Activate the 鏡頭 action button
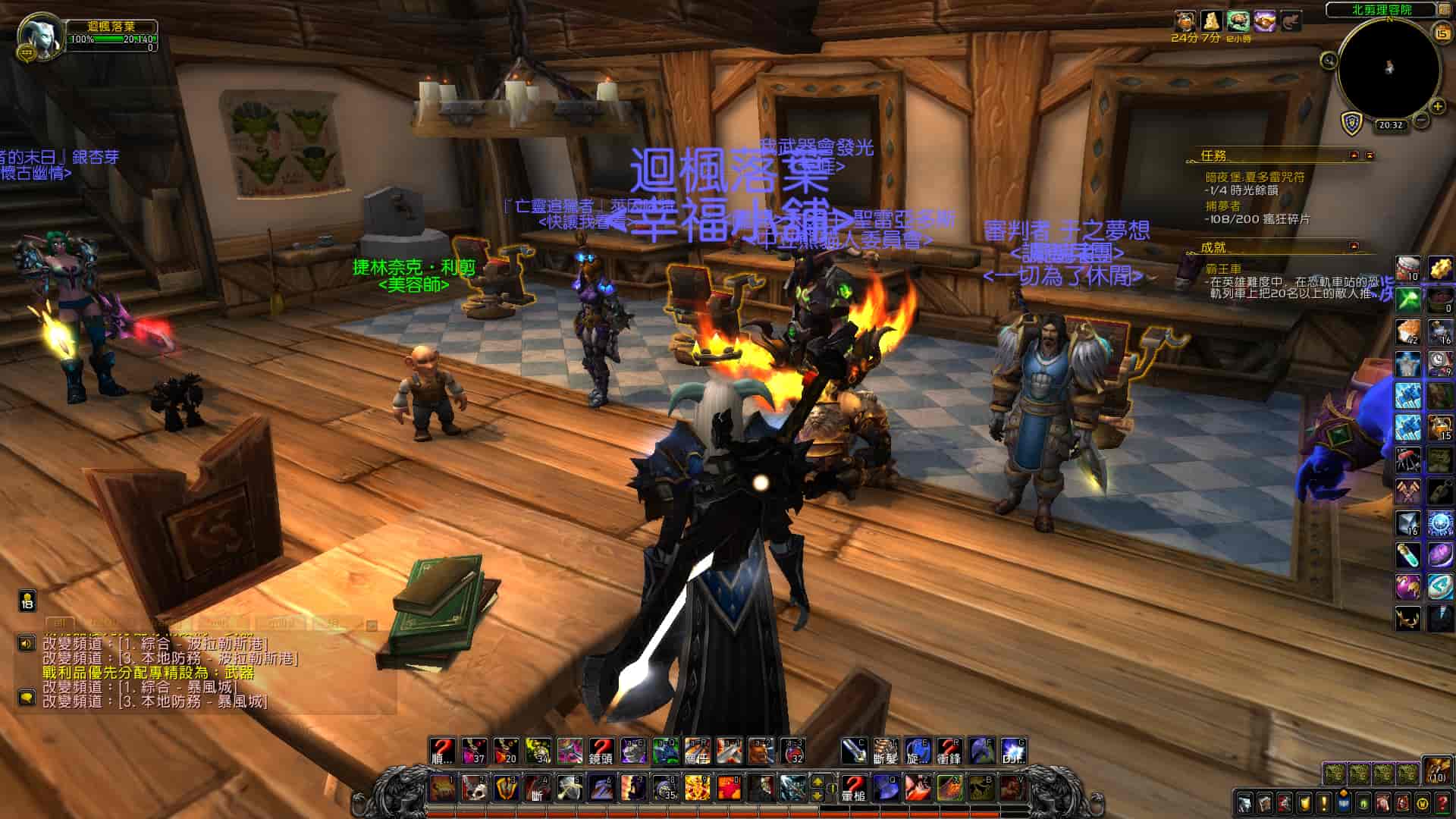 pos(601,752)
